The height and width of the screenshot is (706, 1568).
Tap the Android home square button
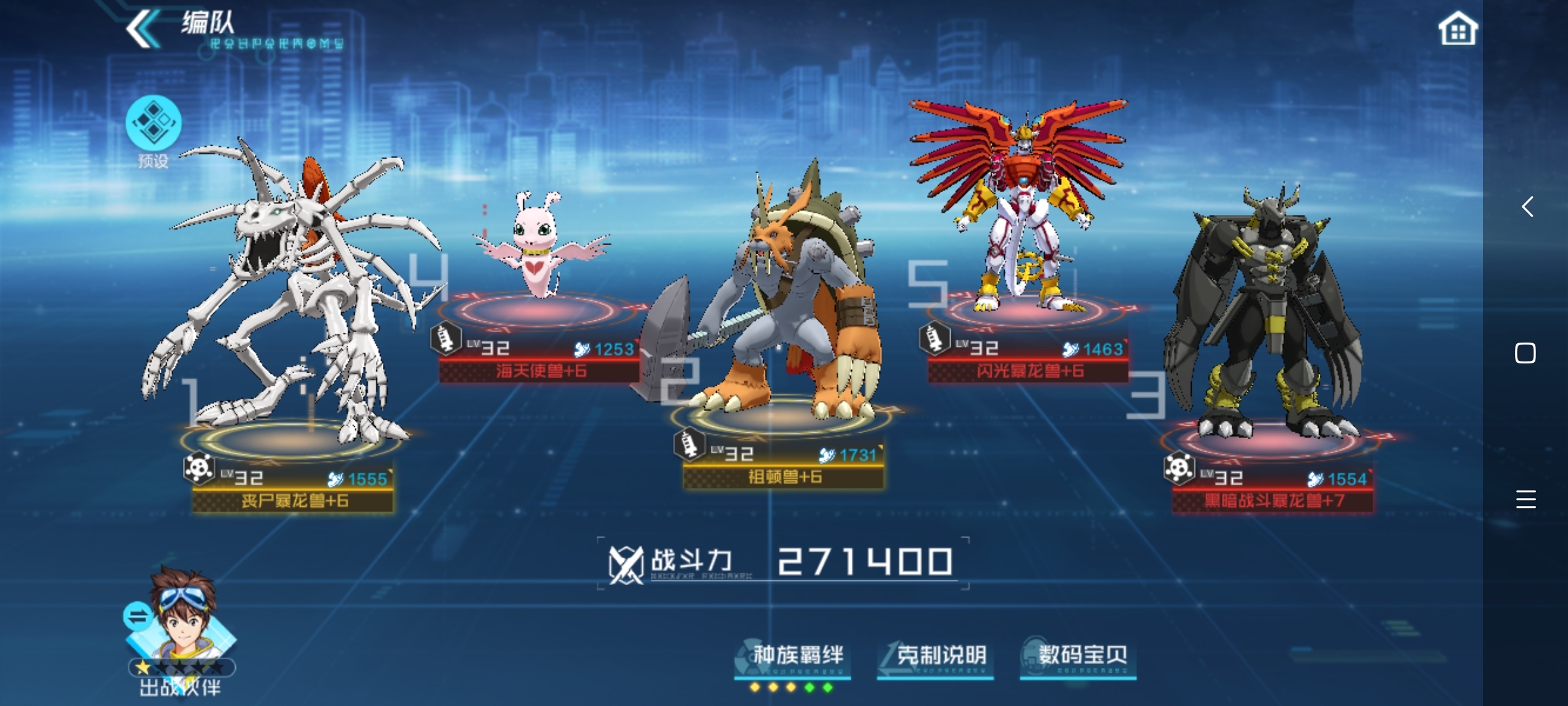click(x=1526, y=354)
